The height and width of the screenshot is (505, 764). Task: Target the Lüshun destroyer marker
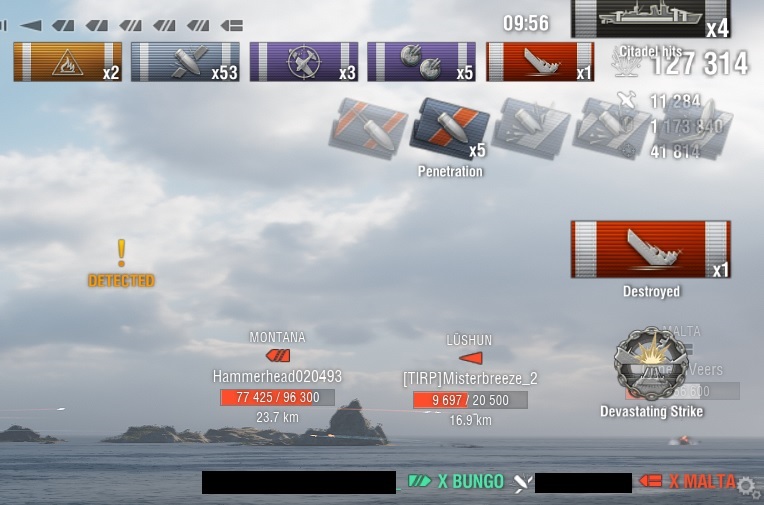click(x=469, y=357)
